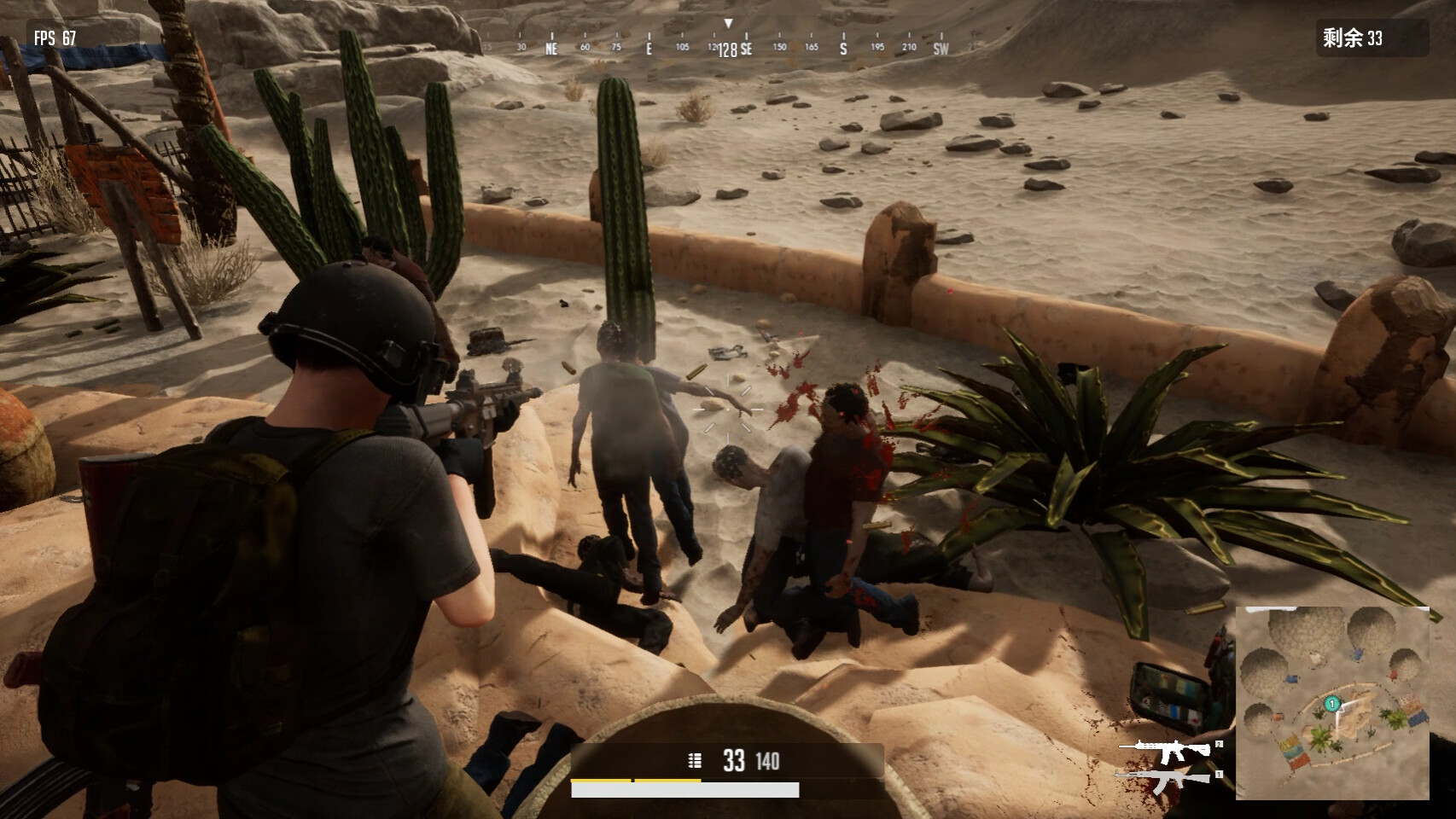Image resolution: width=1456 pixels, height=819 pixels.
Task: Click the SW label on the compass
Action: click(x=941, y=49)
